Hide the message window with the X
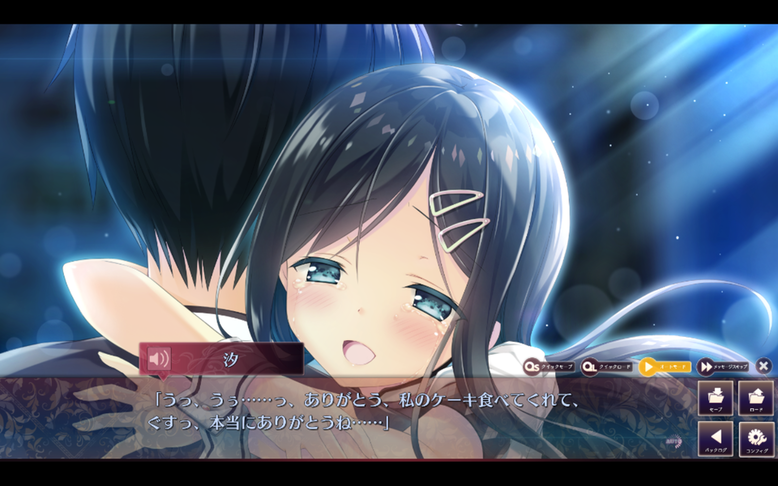Image resolution: width=778 pixels, height=486 pixels. pos(764,366)
